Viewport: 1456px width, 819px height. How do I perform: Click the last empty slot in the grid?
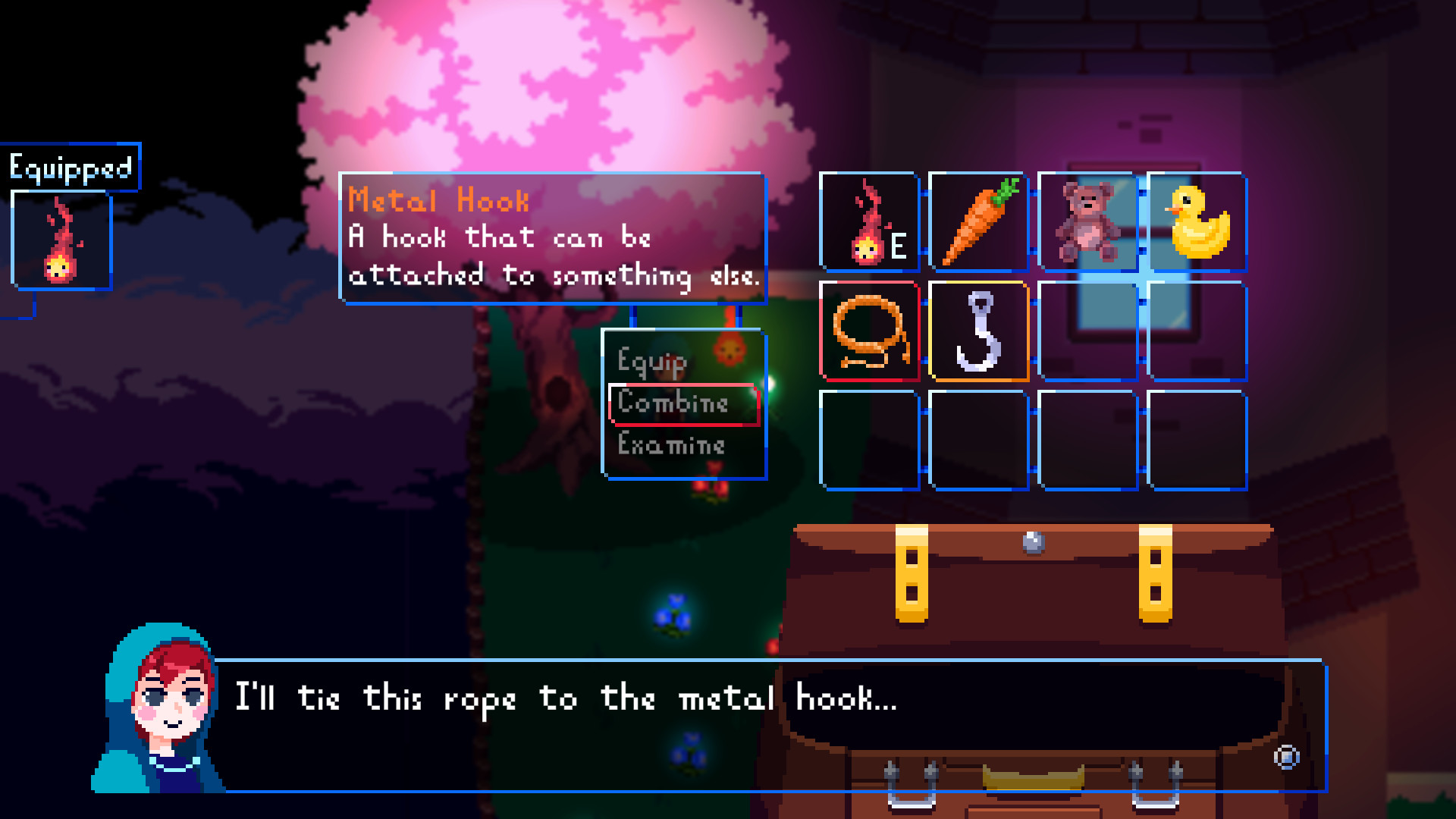coord(1194,440)
